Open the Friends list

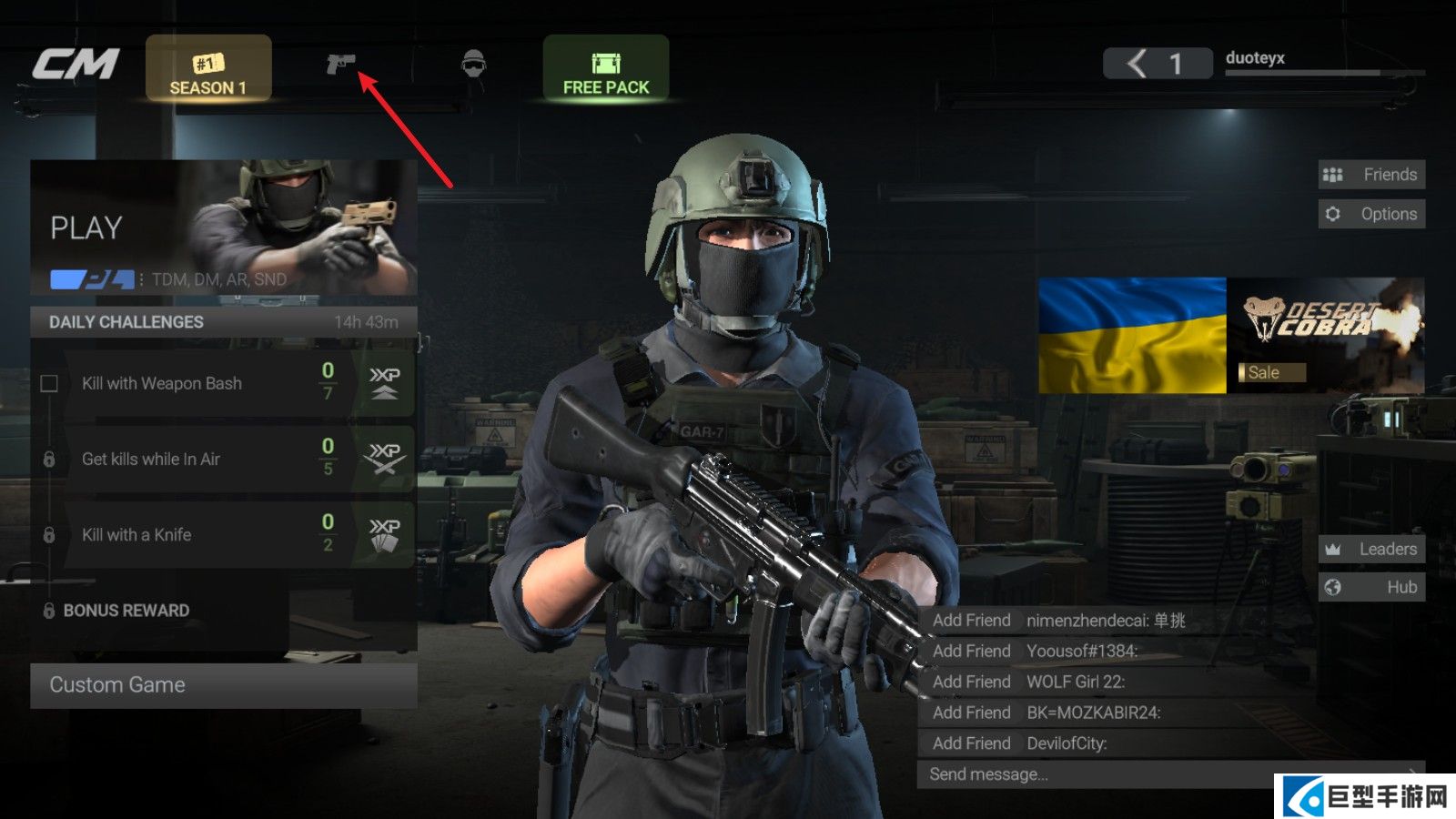click(x=1371, y=175)
